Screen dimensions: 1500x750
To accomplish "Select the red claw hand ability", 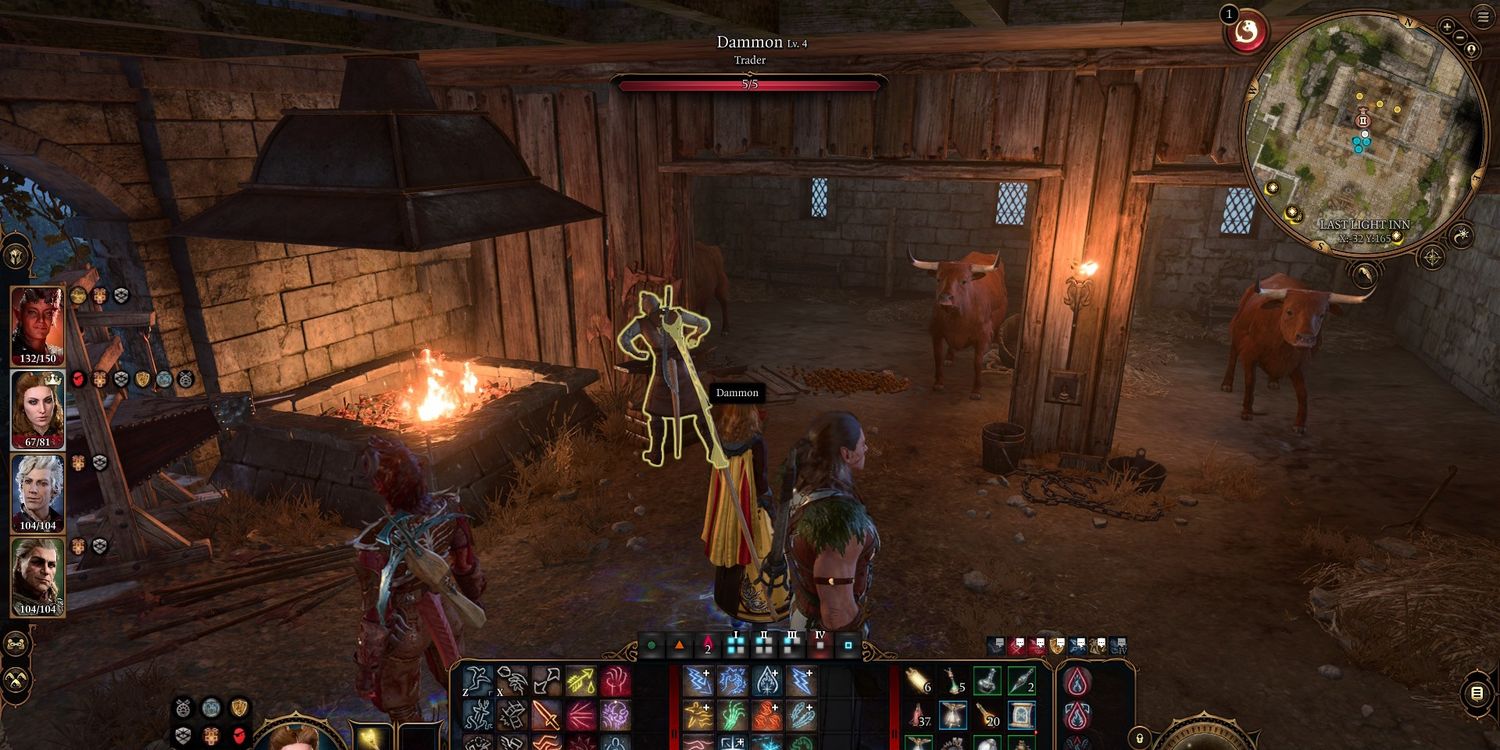I will (x=615, y=681).
